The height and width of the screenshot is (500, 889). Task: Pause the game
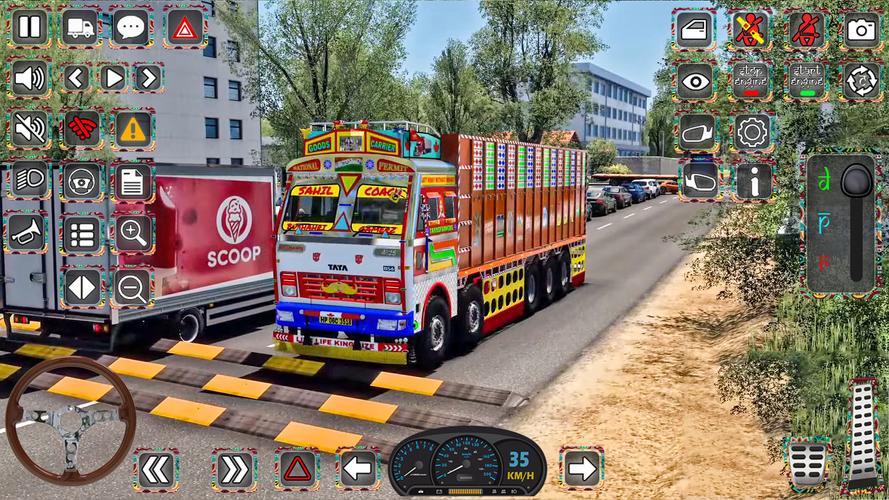click(x=29, y=28)
